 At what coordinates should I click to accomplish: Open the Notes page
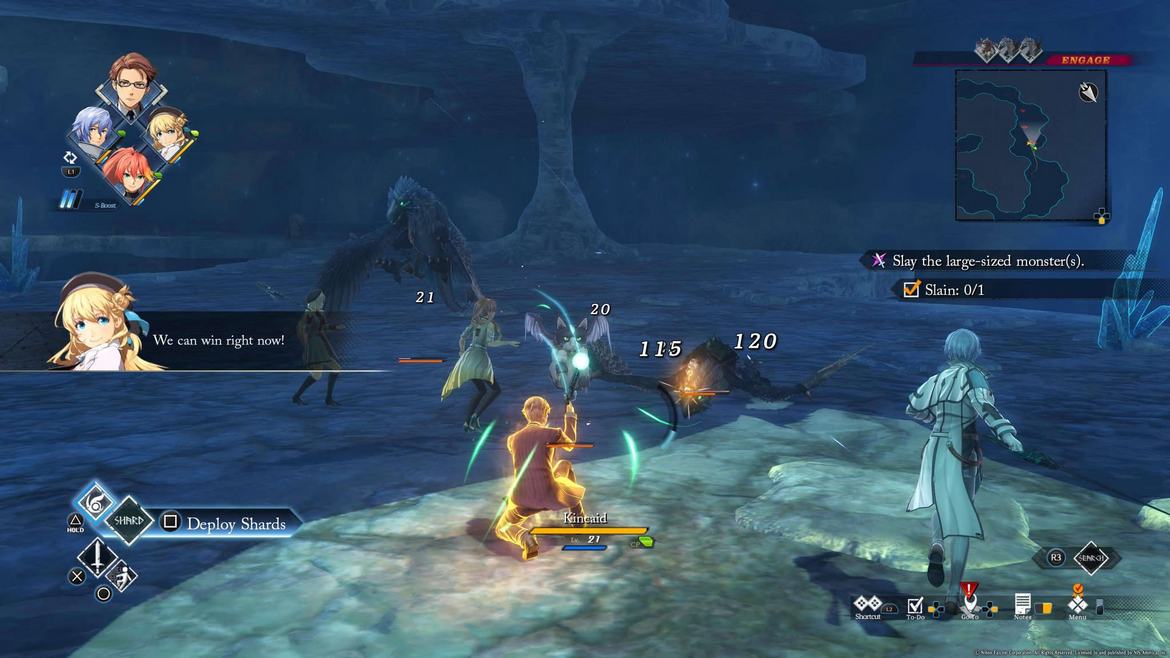tap(1022, 606)
